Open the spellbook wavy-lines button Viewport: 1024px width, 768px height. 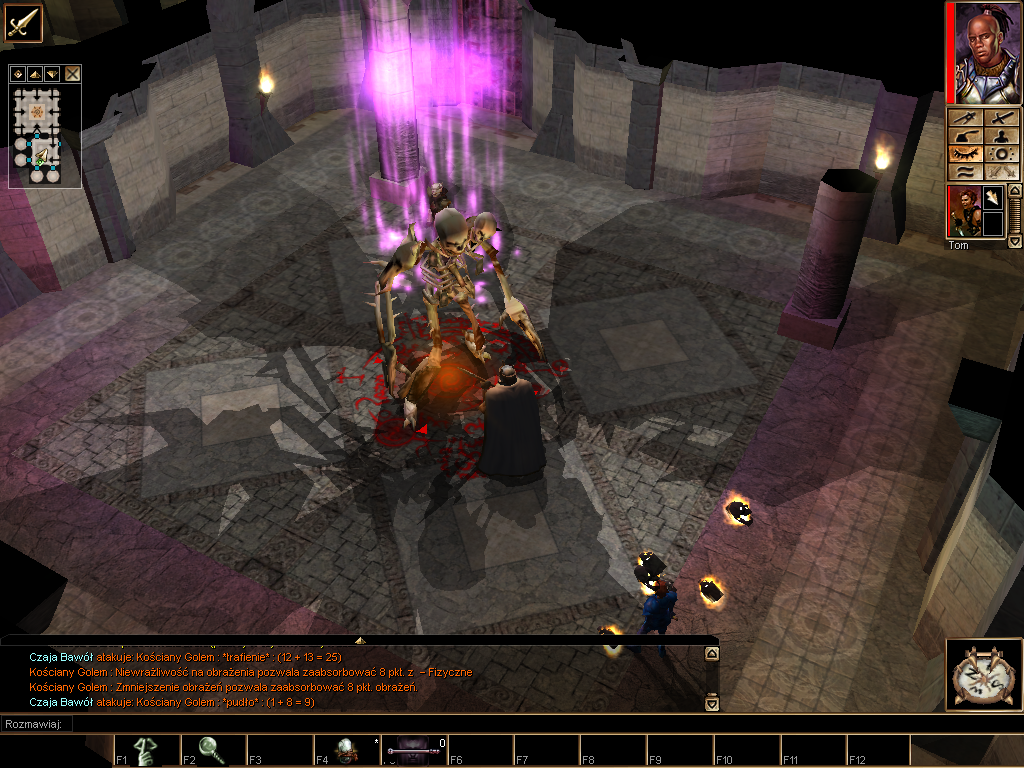pos(966,172)
